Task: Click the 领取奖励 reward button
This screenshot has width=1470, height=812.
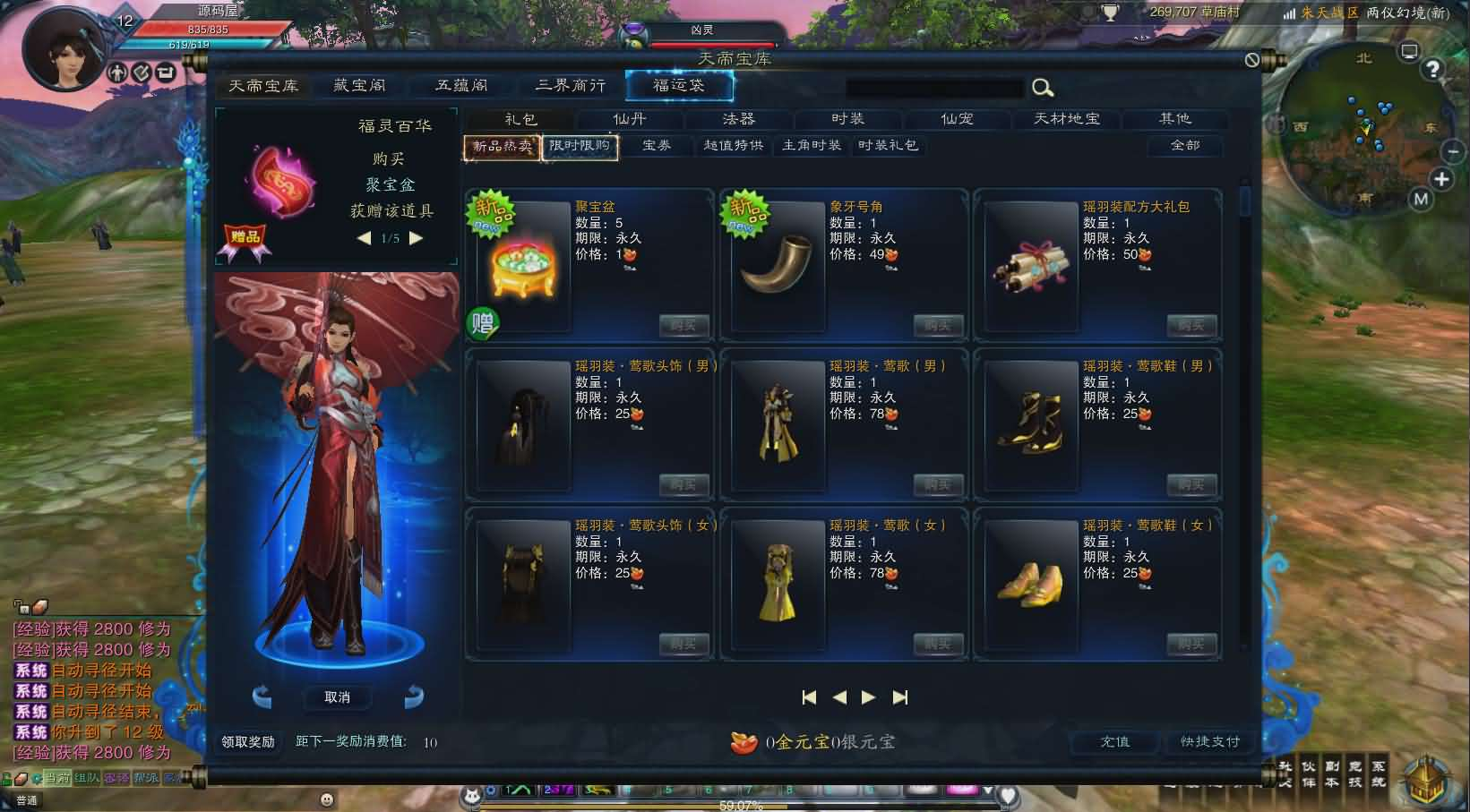Action: (248, 740)
